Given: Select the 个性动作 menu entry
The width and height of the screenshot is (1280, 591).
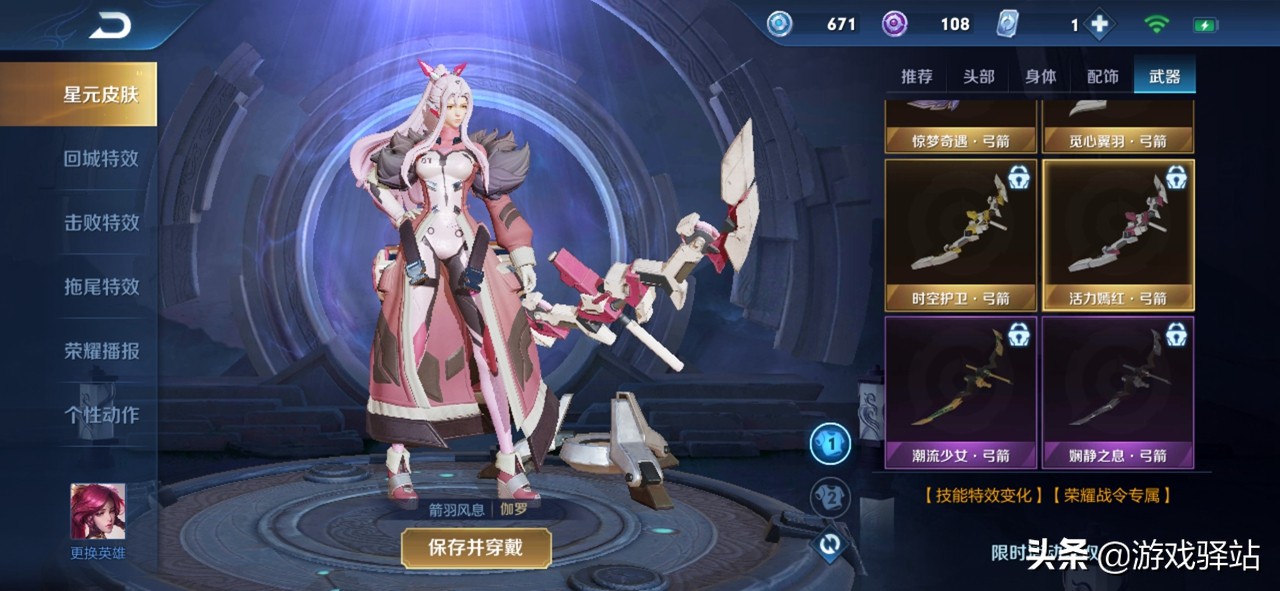Looking at the screenshot, I should 100,415.
